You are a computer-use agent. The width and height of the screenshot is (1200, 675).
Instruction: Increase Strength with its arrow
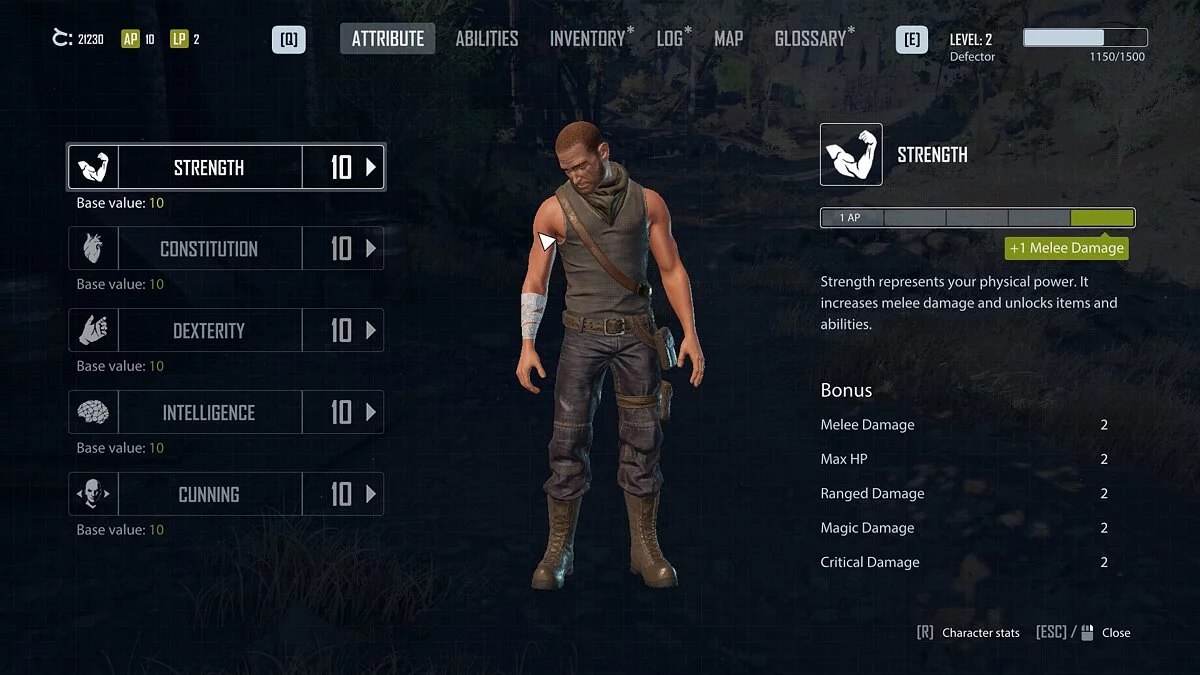point(371,168)
